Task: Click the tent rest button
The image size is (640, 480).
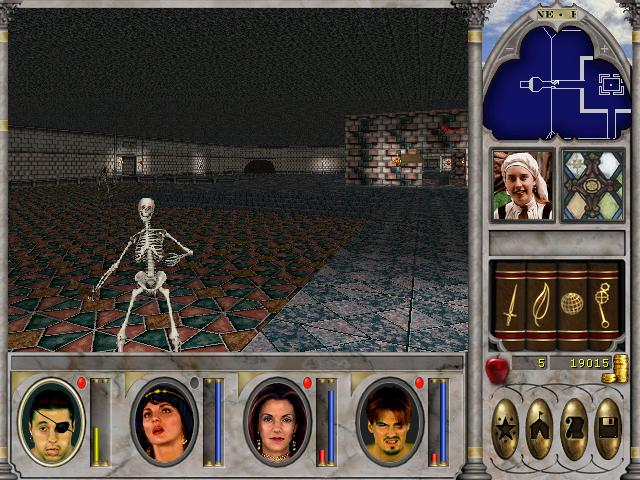Action: coord(540,429)
